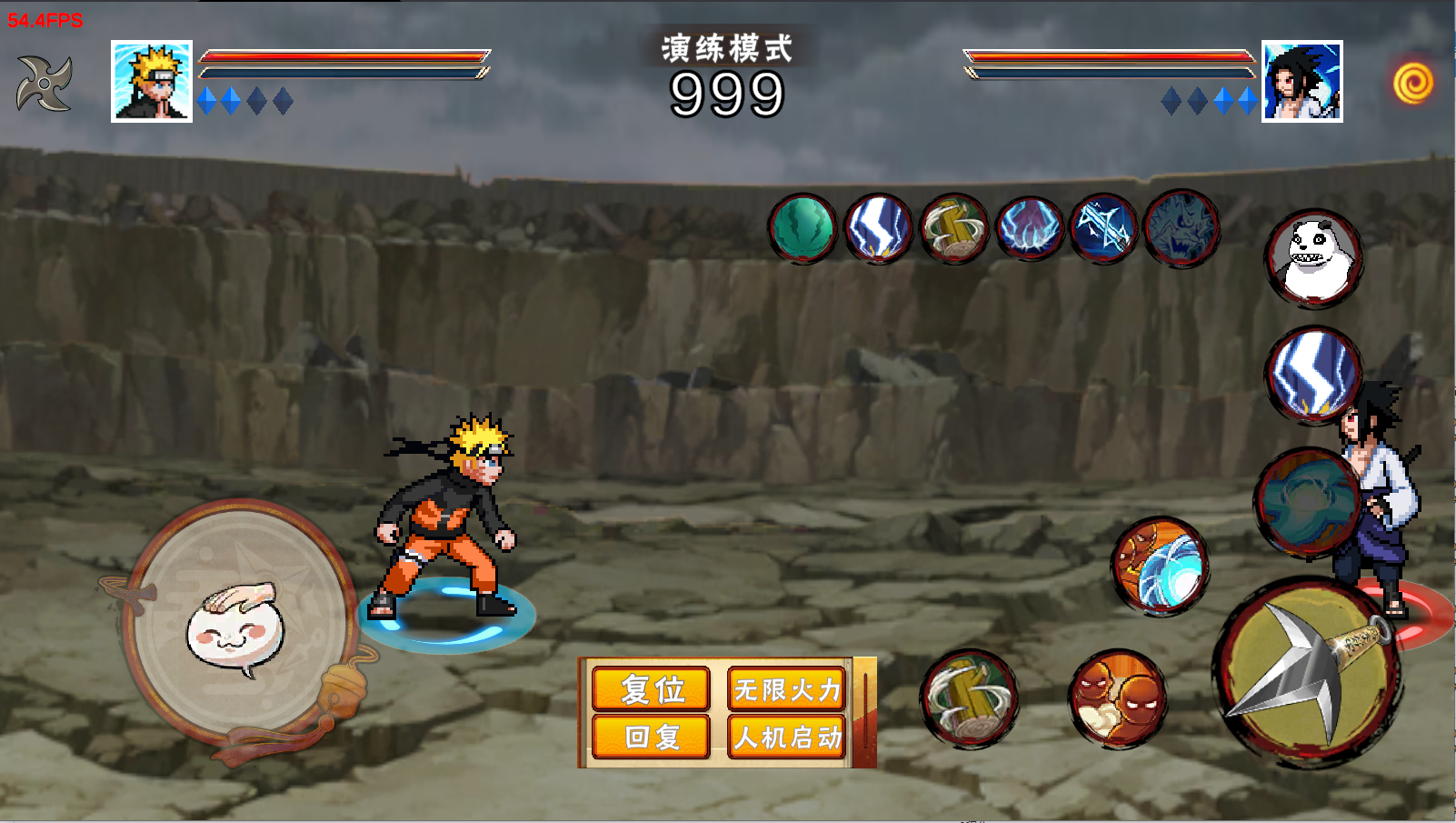Activate 人机启动 to start AI opponent
The width and height of the screenshot is (1456, 823).
[x=787, y=738]
